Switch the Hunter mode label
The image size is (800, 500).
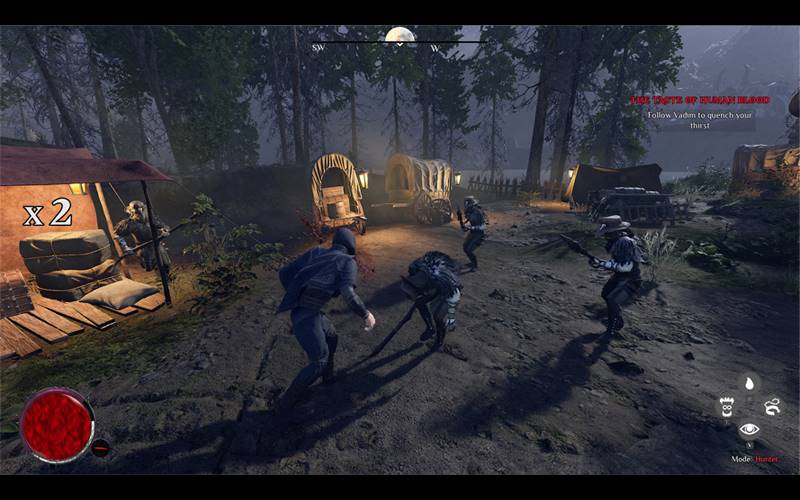(766, 459)
